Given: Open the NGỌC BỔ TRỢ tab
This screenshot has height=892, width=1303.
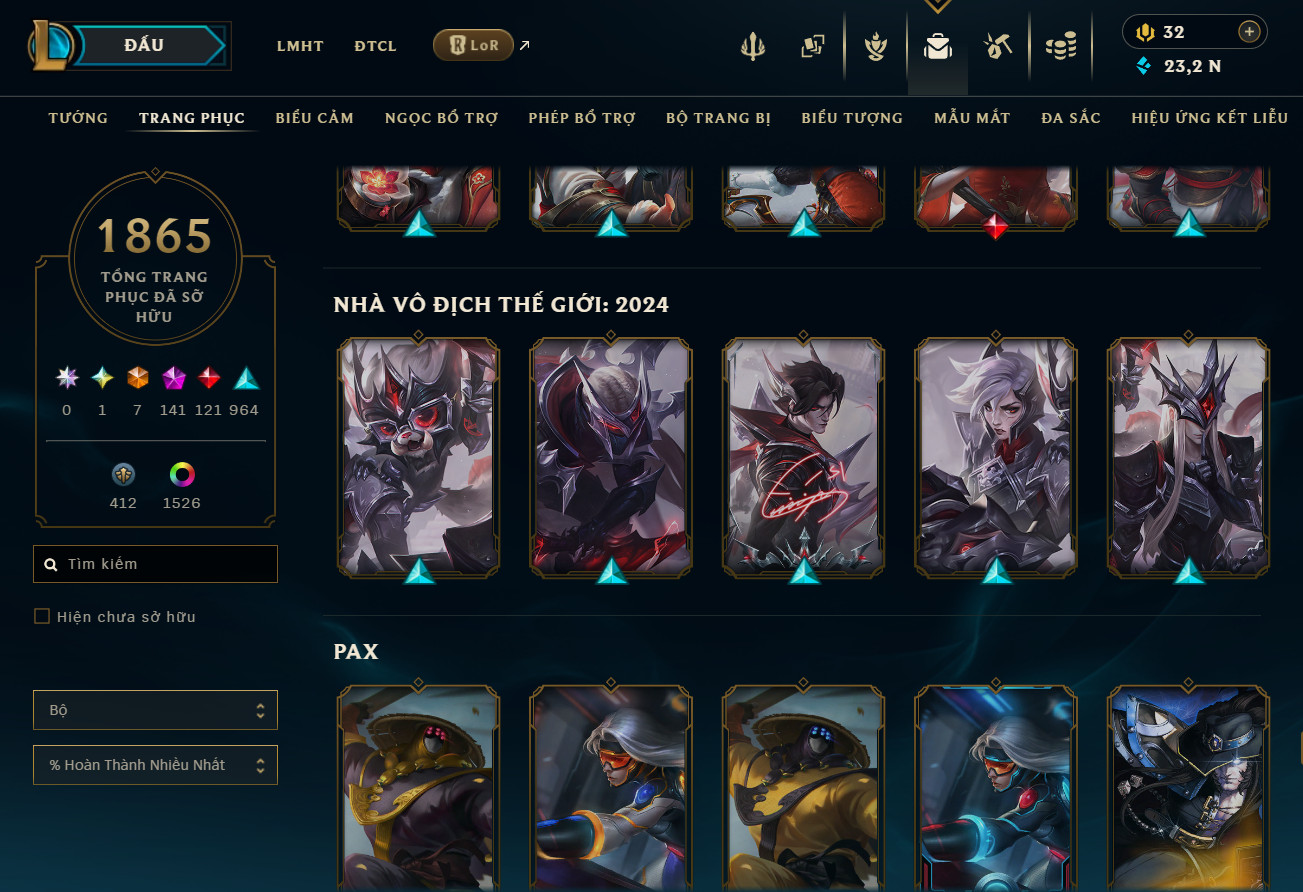Looking at the screenshot, I should tap(441, 118).
